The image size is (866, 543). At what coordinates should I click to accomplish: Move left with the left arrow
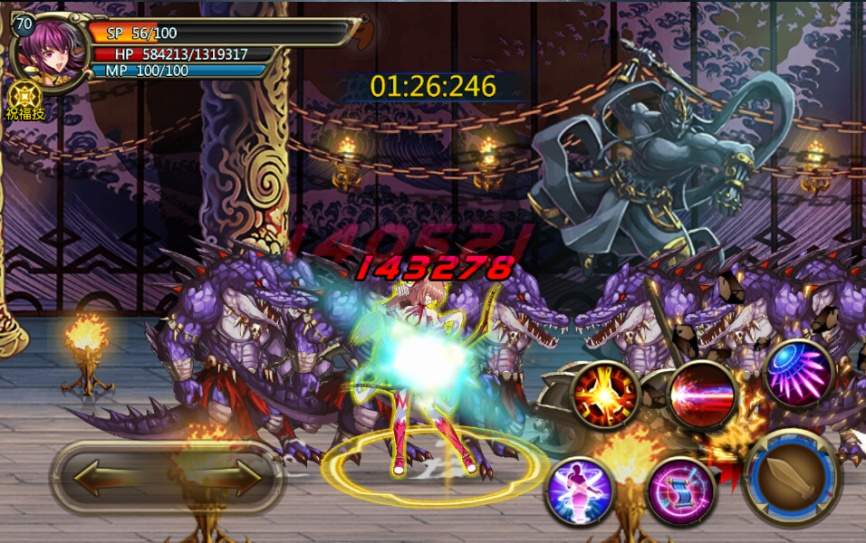107,478
